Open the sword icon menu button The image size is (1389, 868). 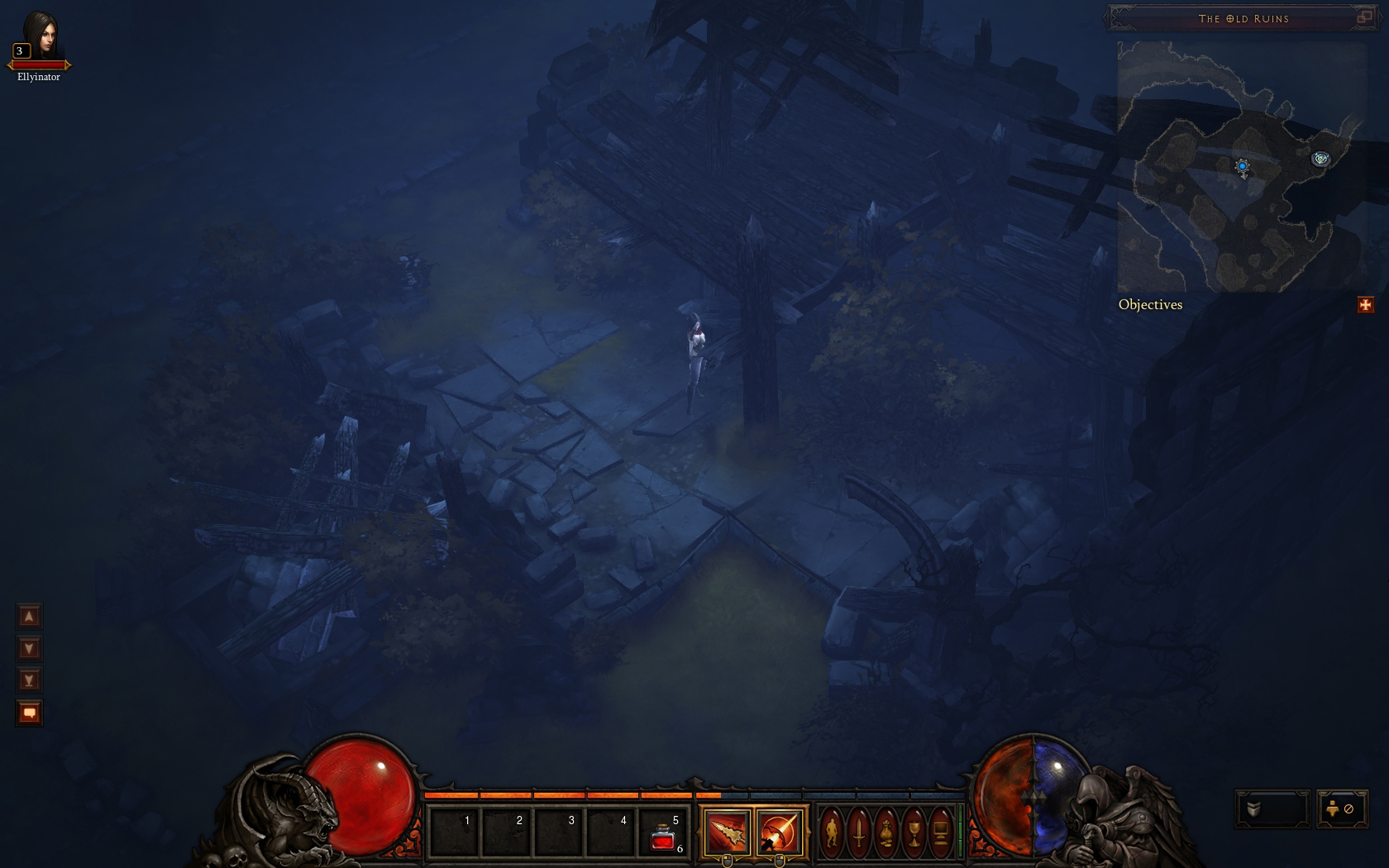coord(859,832)
